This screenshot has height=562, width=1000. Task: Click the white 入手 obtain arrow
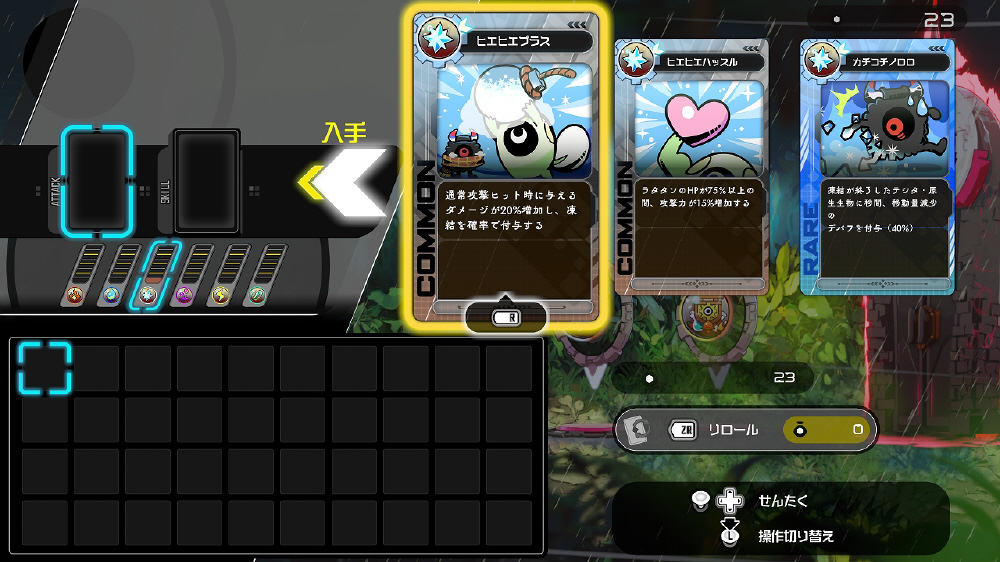pyautogui.click(x=345, y=181)
